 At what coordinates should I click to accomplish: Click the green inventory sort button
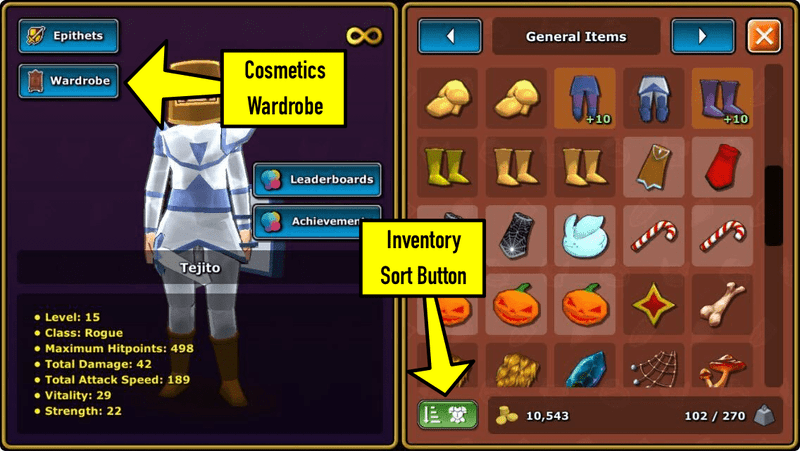[448, 414]
